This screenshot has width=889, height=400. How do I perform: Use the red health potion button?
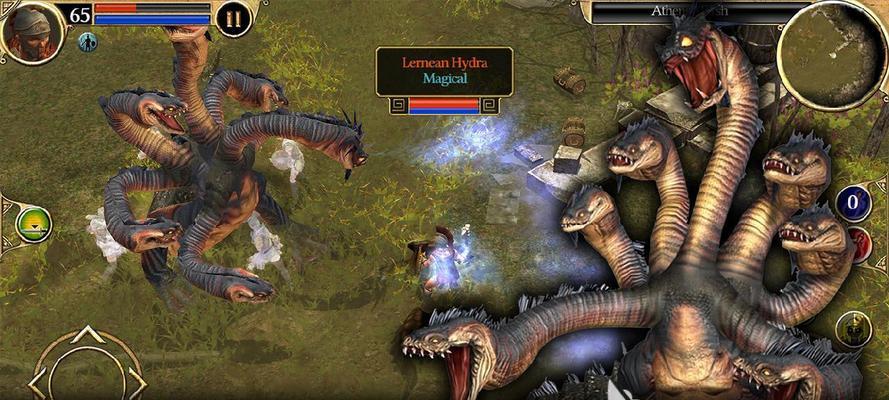coord(861,245)
